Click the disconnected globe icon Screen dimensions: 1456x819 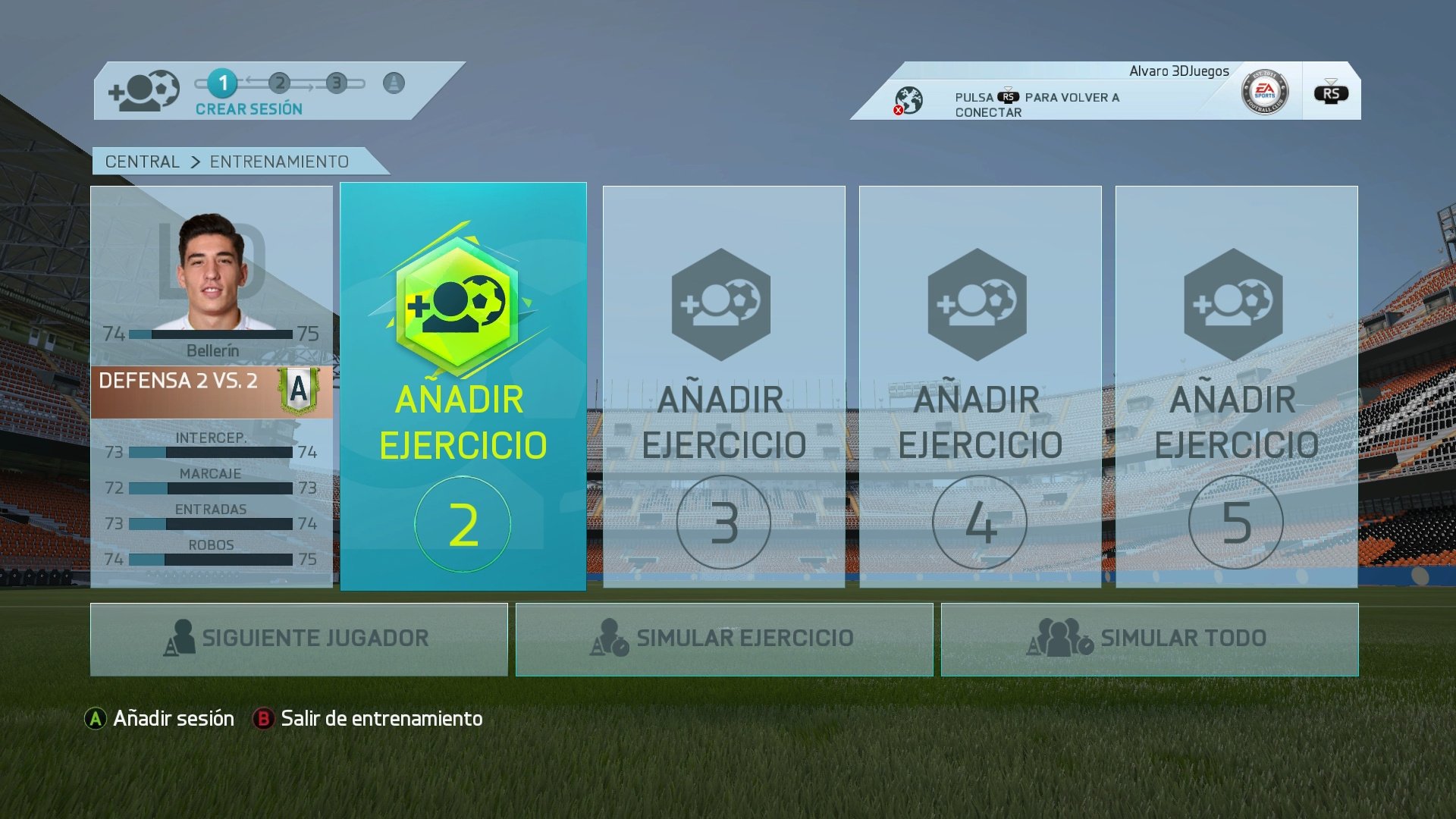(908, 98)
